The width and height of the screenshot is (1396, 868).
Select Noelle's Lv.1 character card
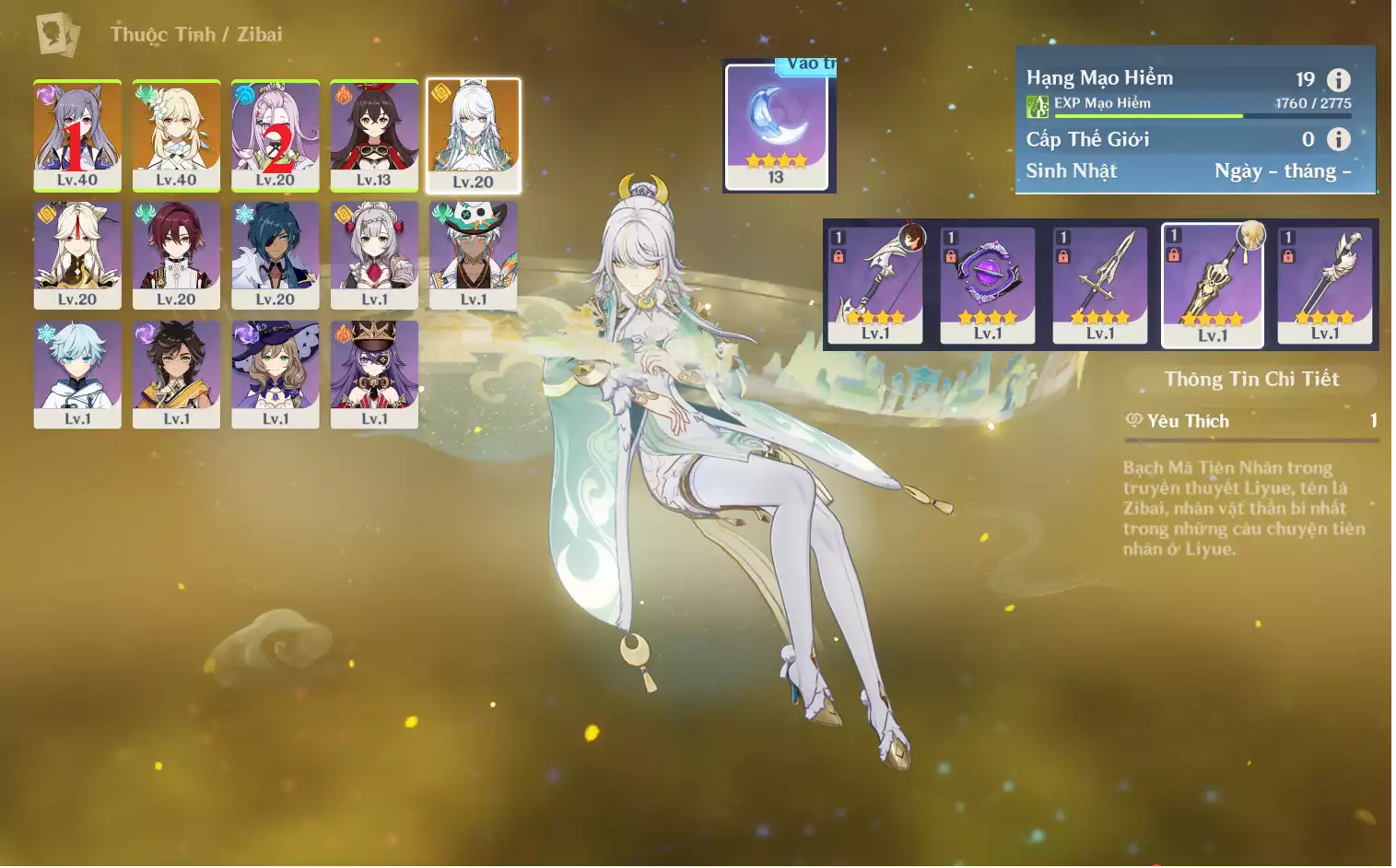pos(374,254)
